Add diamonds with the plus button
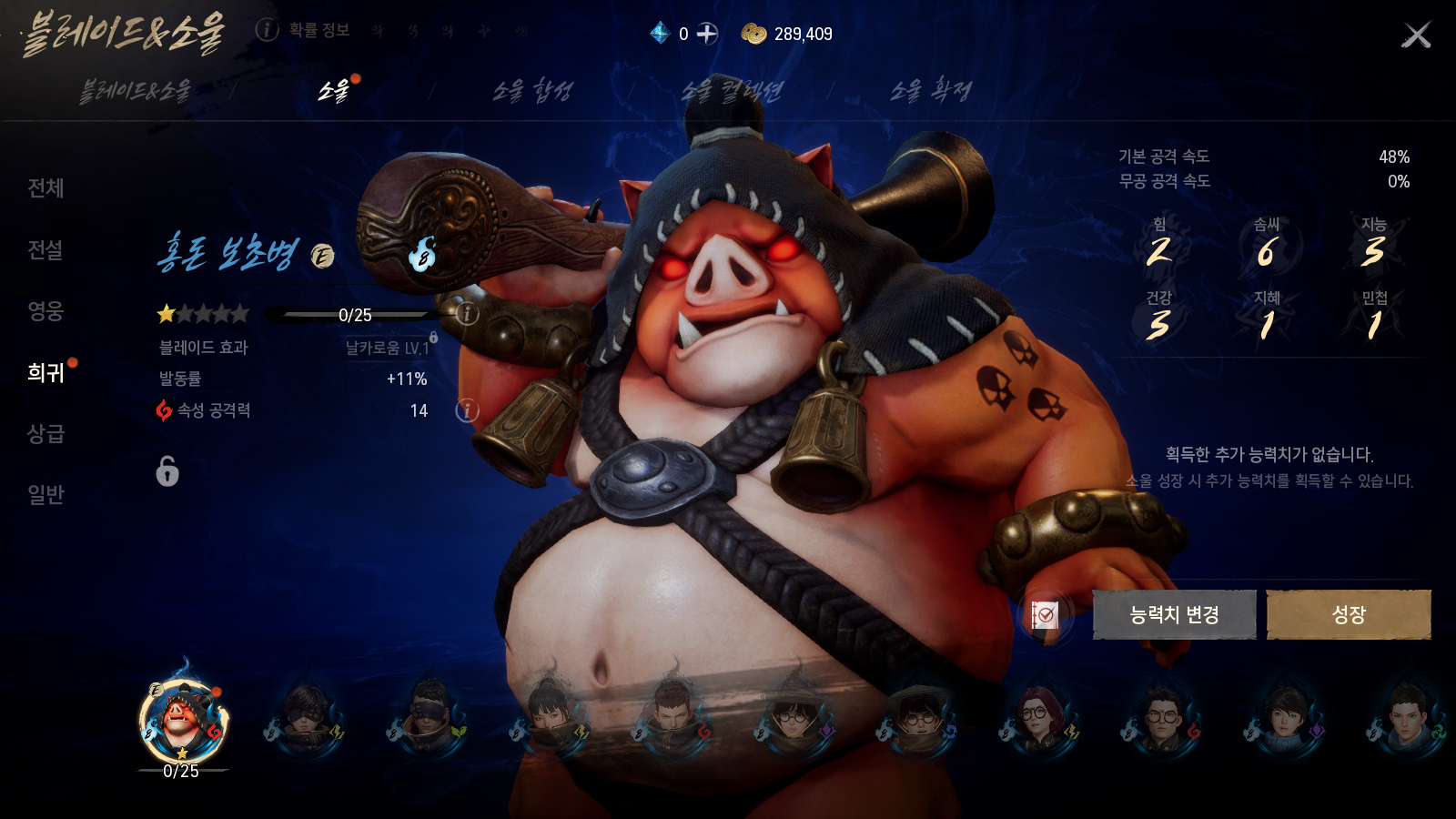 coord(707,34)
